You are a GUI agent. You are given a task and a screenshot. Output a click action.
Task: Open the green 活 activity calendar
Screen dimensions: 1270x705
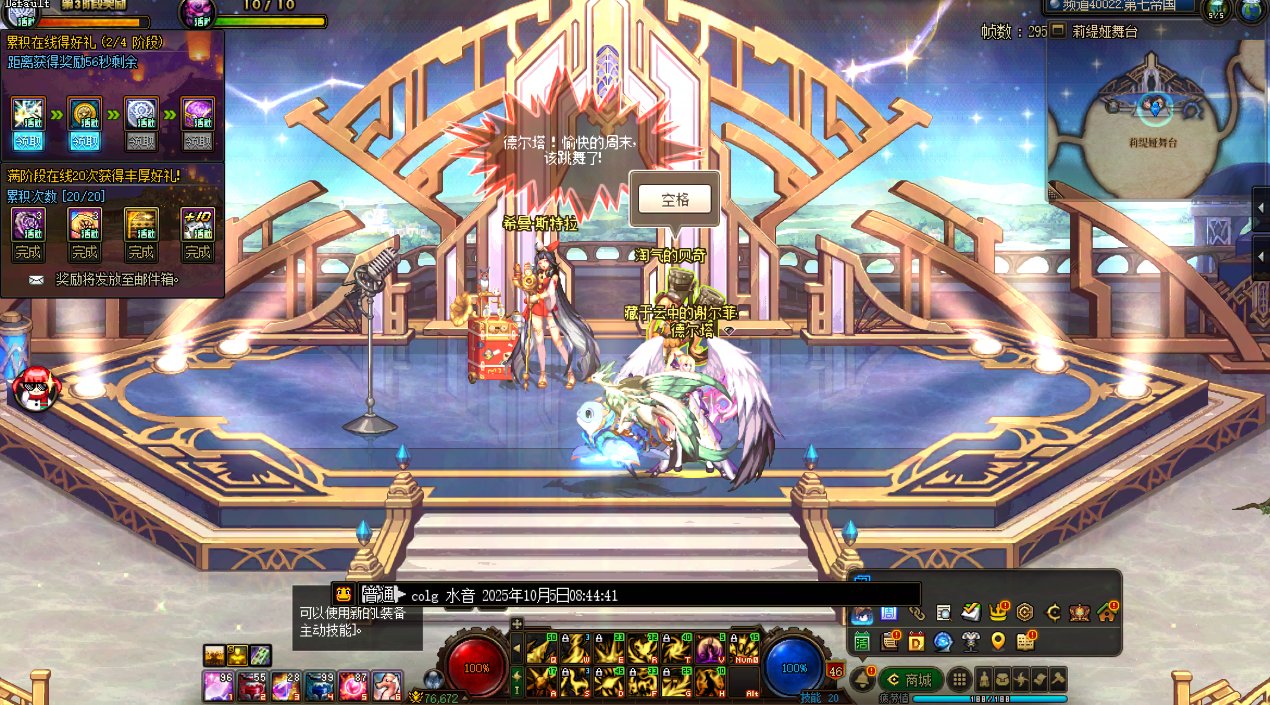pos(862,641)
